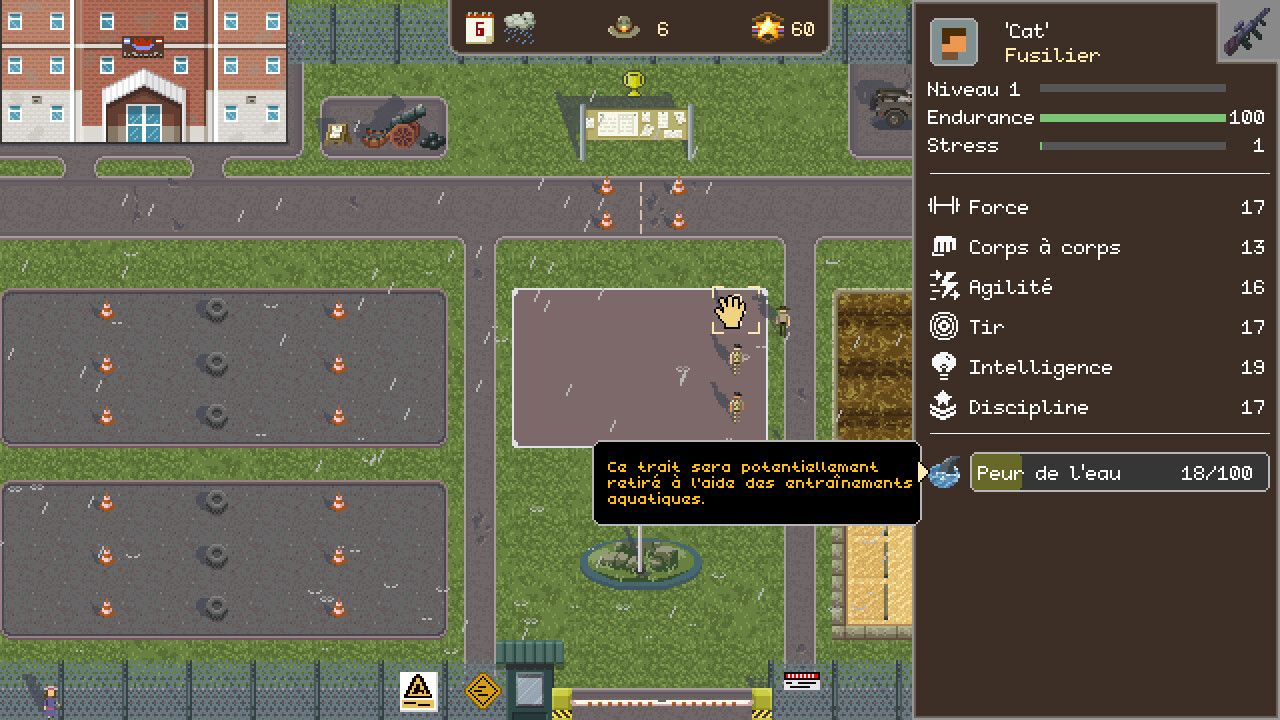Click the star medal prestige icon
Image resolution: width=1280 pixels, height=720 pixels.
pyautogui.click(x=767, y=29)
